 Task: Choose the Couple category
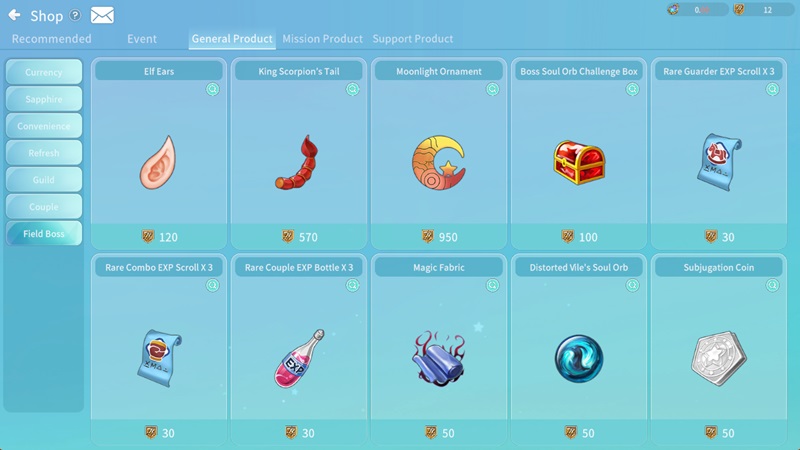44,208
